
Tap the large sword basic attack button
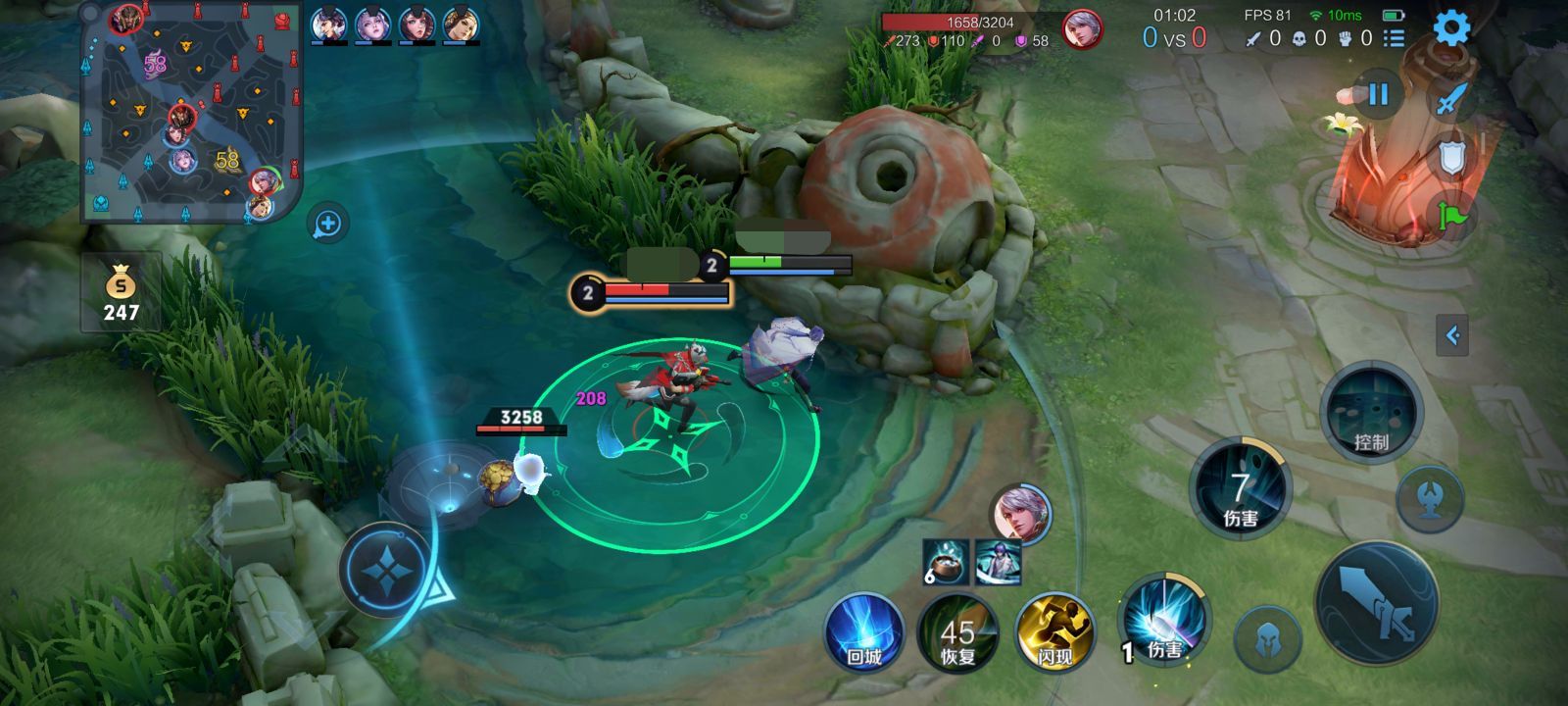click(1376, 603)
